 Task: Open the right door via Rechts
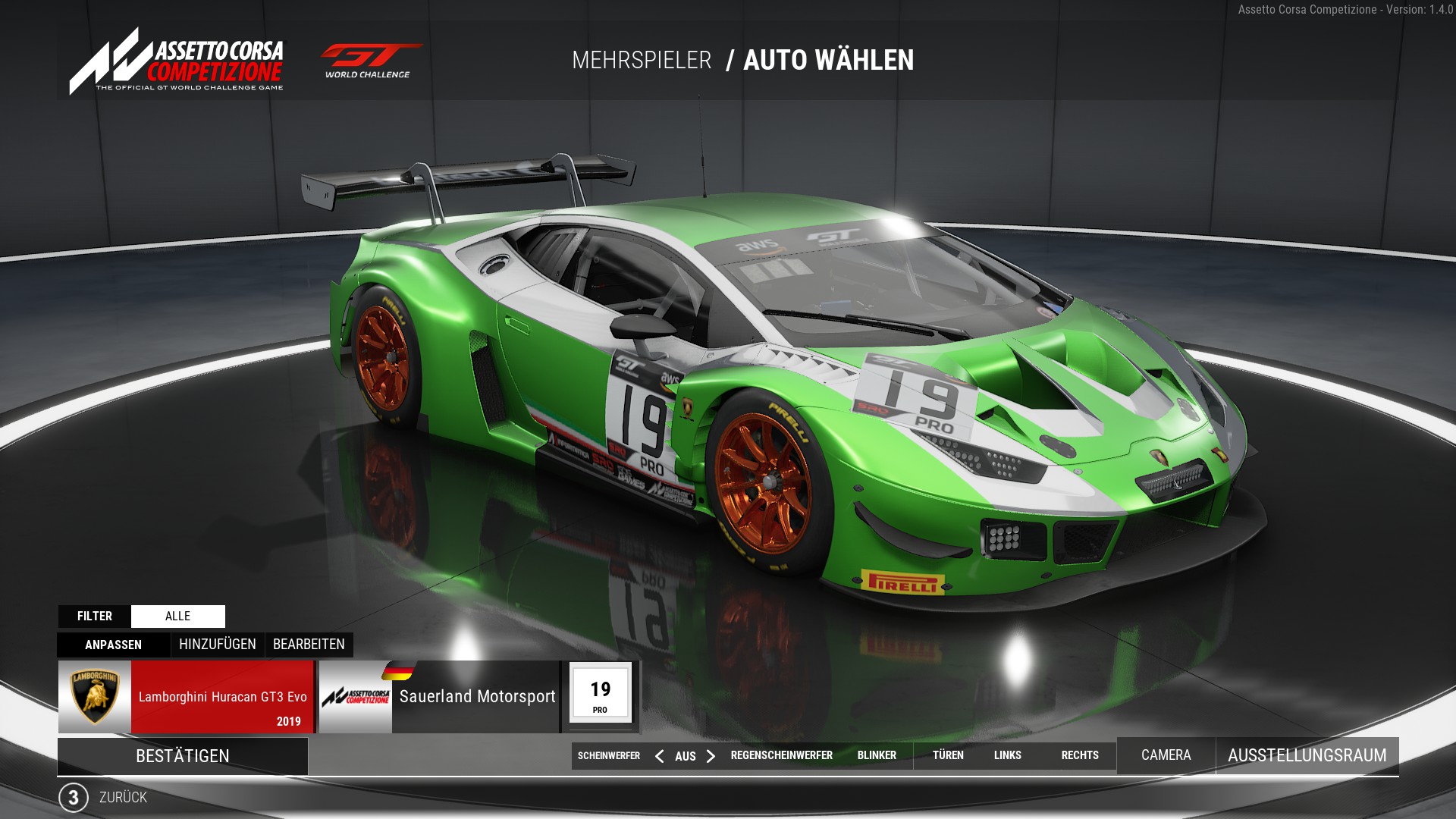[x=1080, y=755]
